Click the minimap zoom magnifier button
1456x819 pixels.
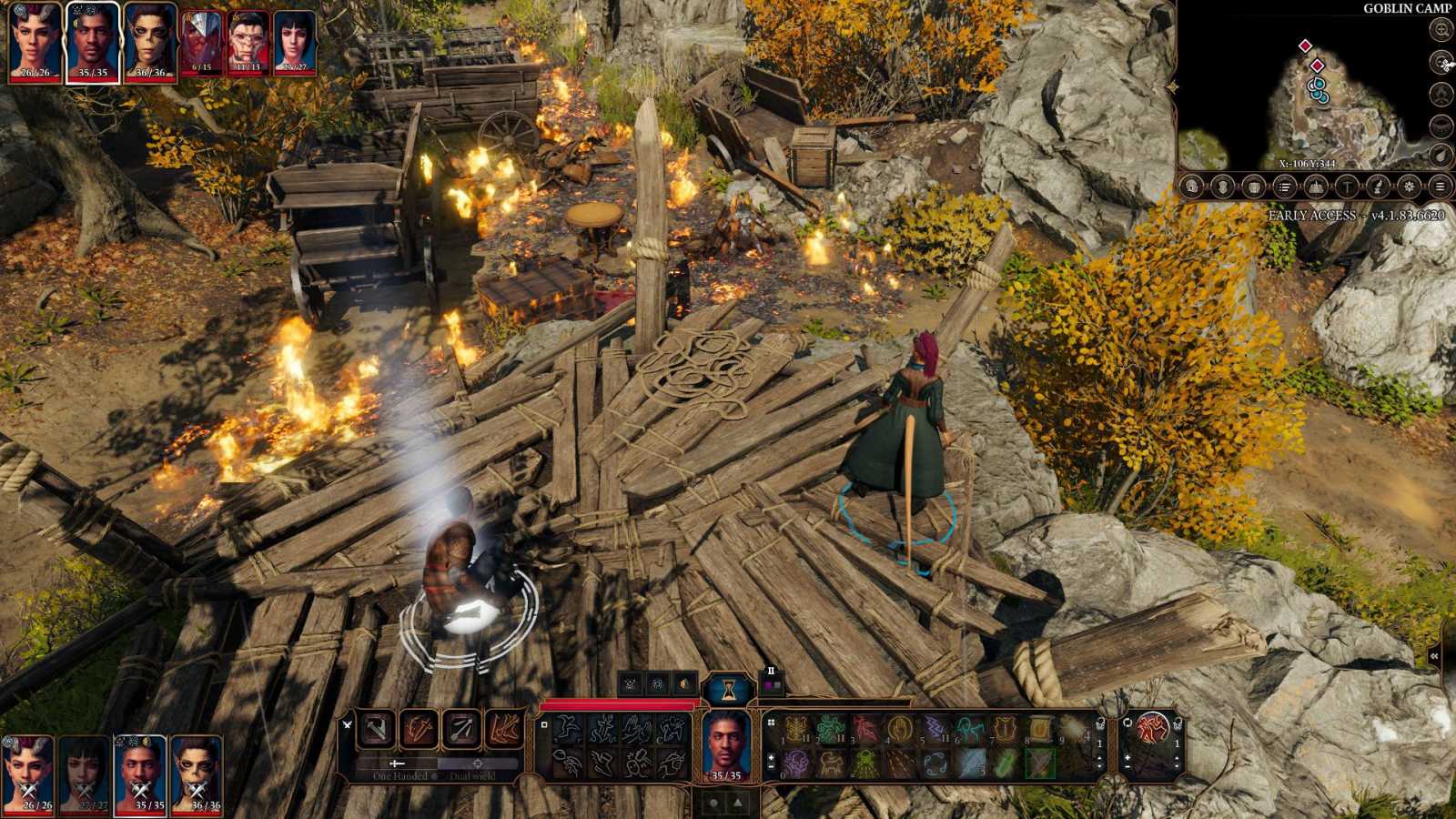(x=1441, y=30)
